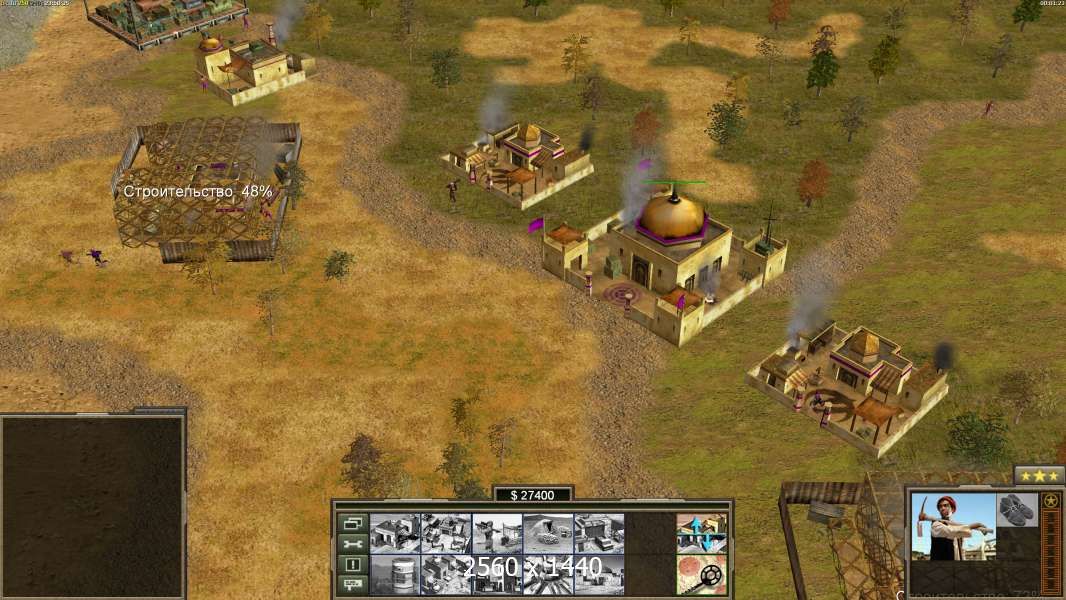Click the worker shoes upgrade icon
This screenshot has width=1066, height=600.
coord(1017,509)
